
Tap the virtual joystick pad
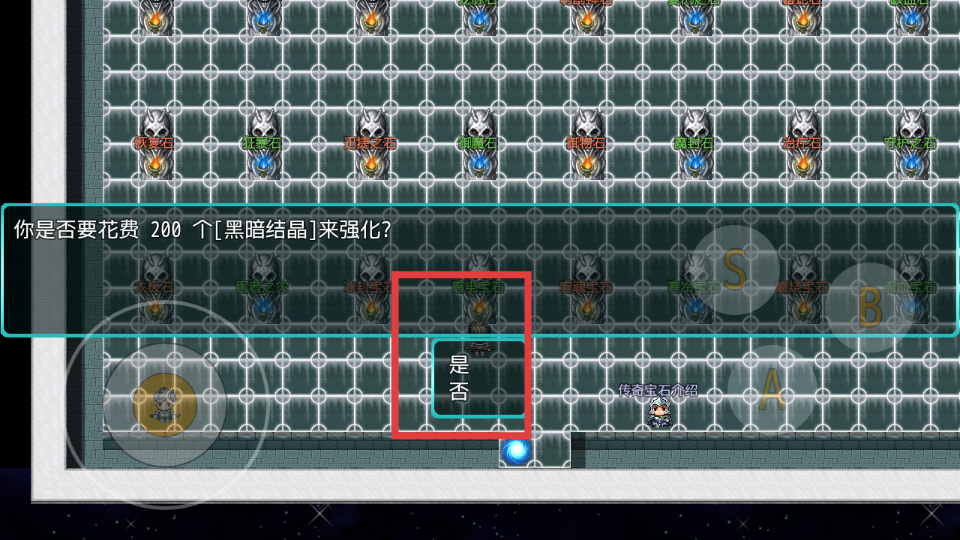coord(165,403)
